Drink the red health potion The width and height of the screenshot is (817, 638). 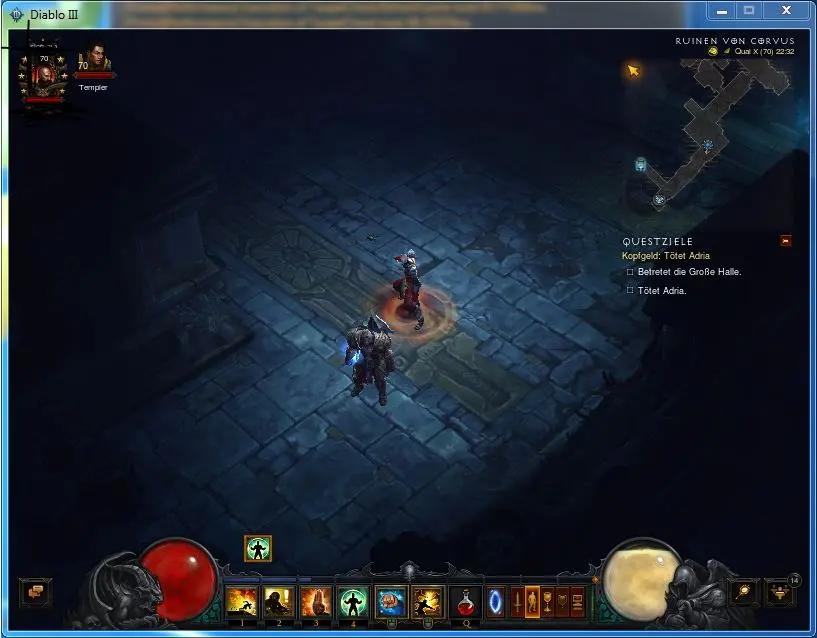tap(466, 602)
